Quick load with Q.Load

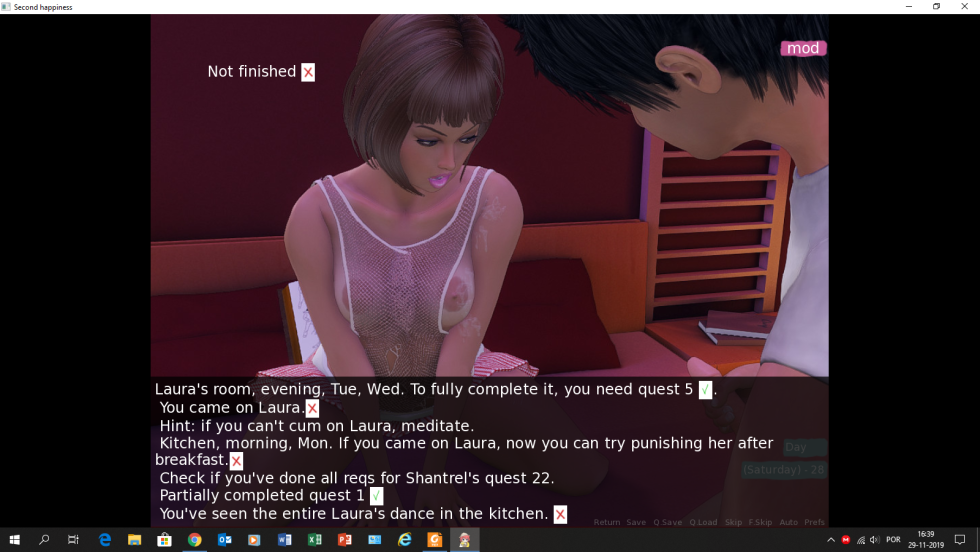[x=703, y=522]
